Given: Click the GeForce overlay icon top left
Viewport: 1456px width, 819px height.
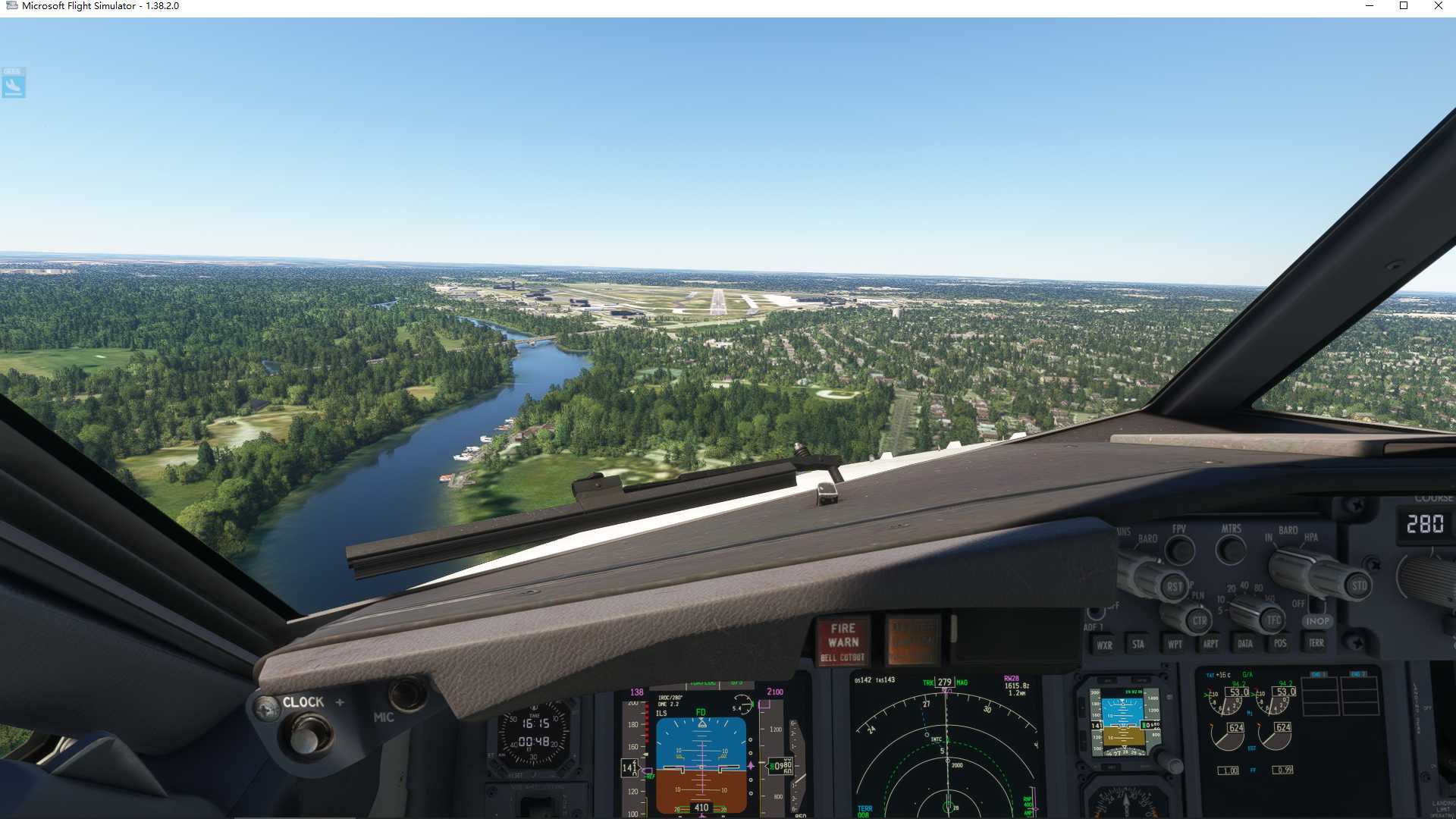Looking at the screenshot, I should [x=12, y=83].
